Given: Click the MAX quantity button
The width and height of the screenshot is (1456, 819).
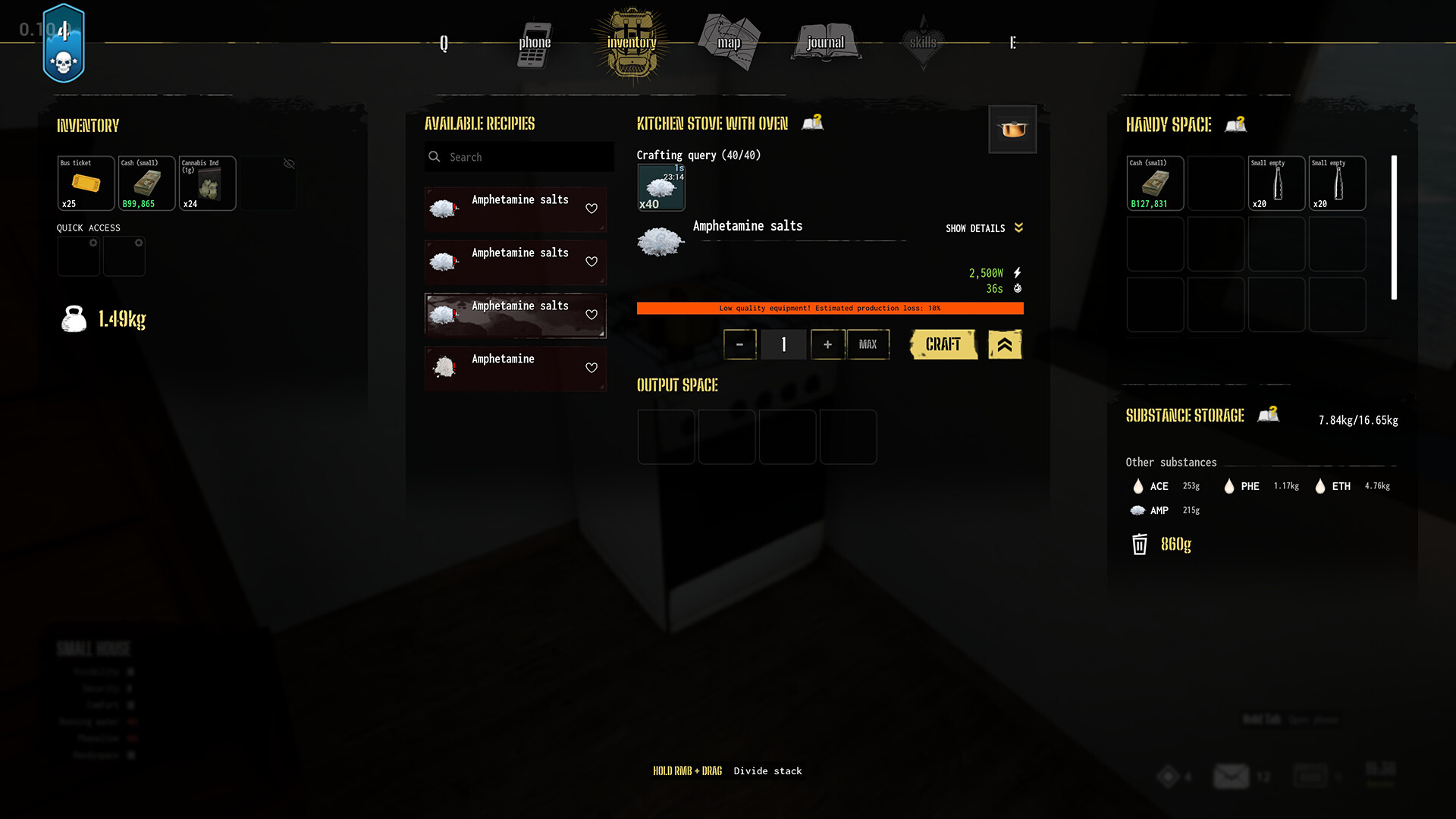Looking at the screenshot, I should click(868, 344).
